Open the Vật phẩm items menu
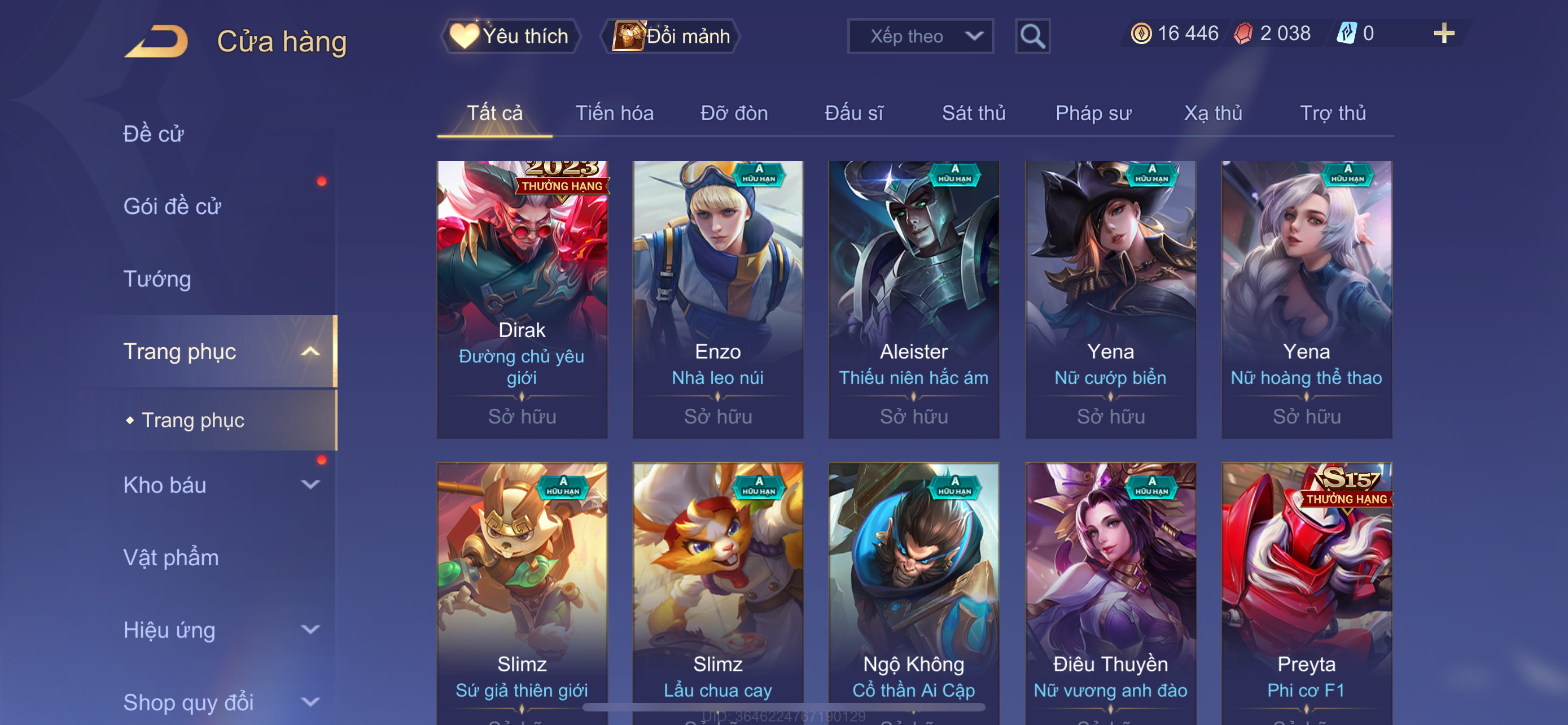Image resolution: width=1568 pixels, height=725 pixels. pos(171,558)
